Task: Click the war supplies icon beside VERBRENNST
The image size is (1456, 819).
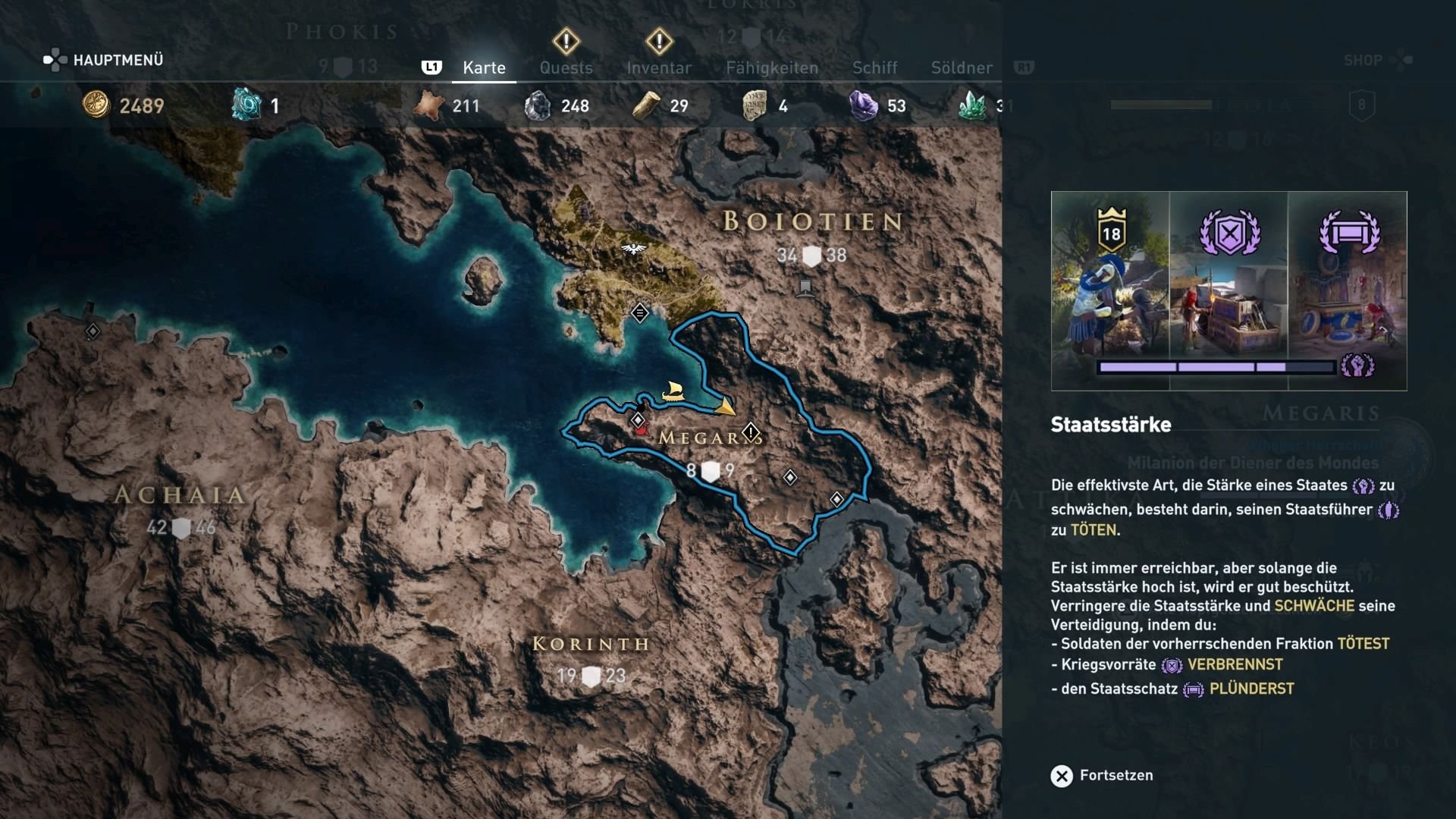Action: [1170, 665]
